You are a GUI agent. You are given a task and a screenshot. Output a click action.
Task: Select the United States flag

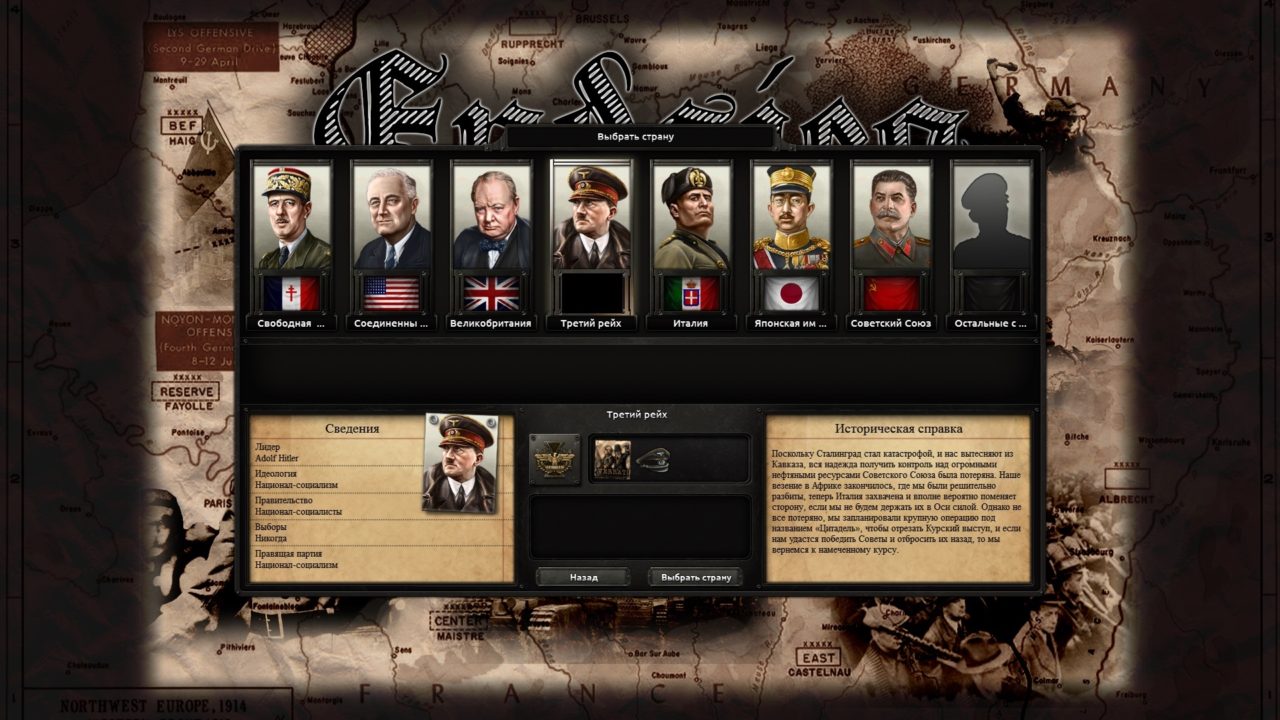pyautogui.click(x=391, y=293)
